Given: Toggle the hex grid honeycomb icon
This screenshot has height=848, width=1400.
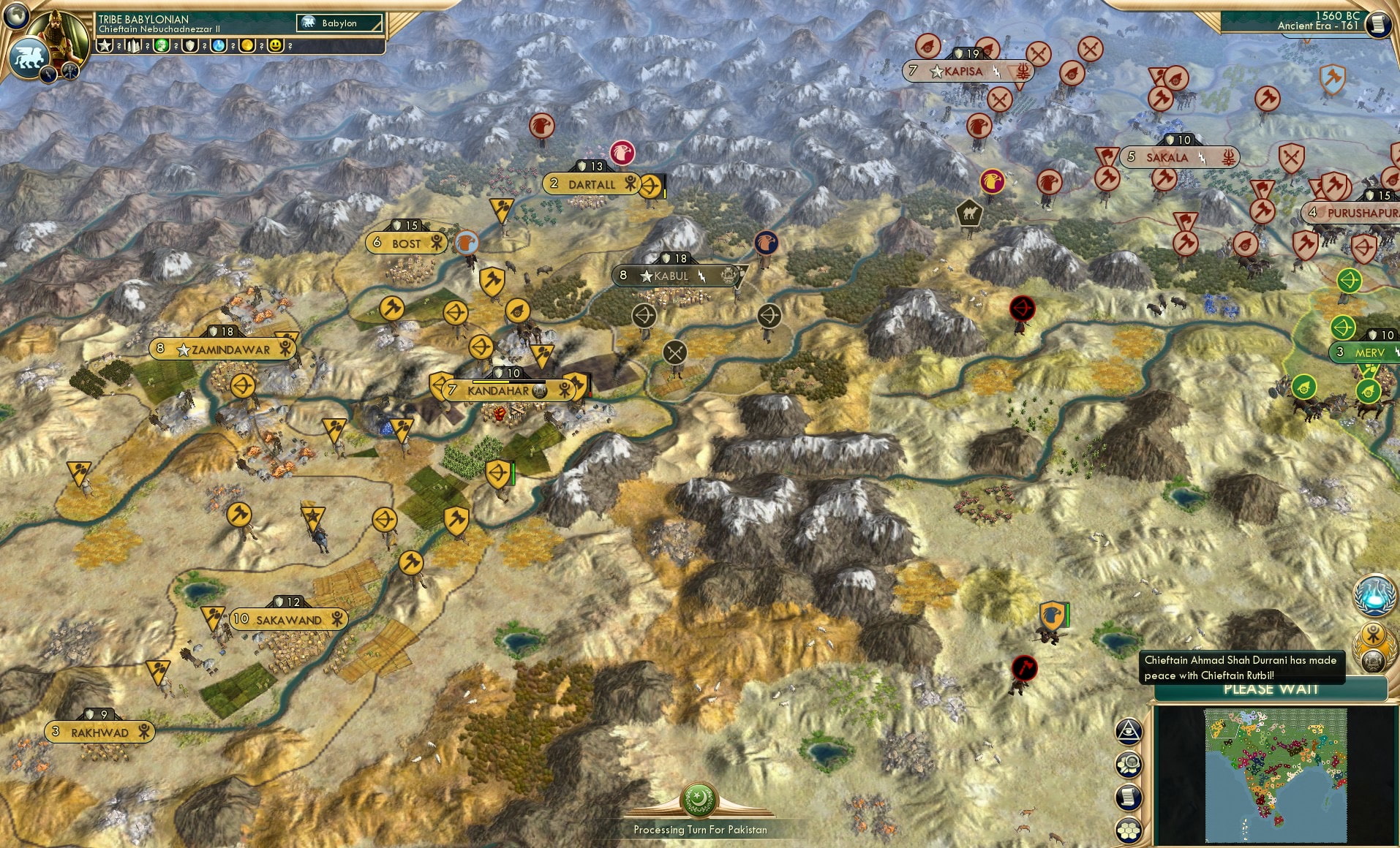Looking at the screenshot, I should tap(1129, 830).
